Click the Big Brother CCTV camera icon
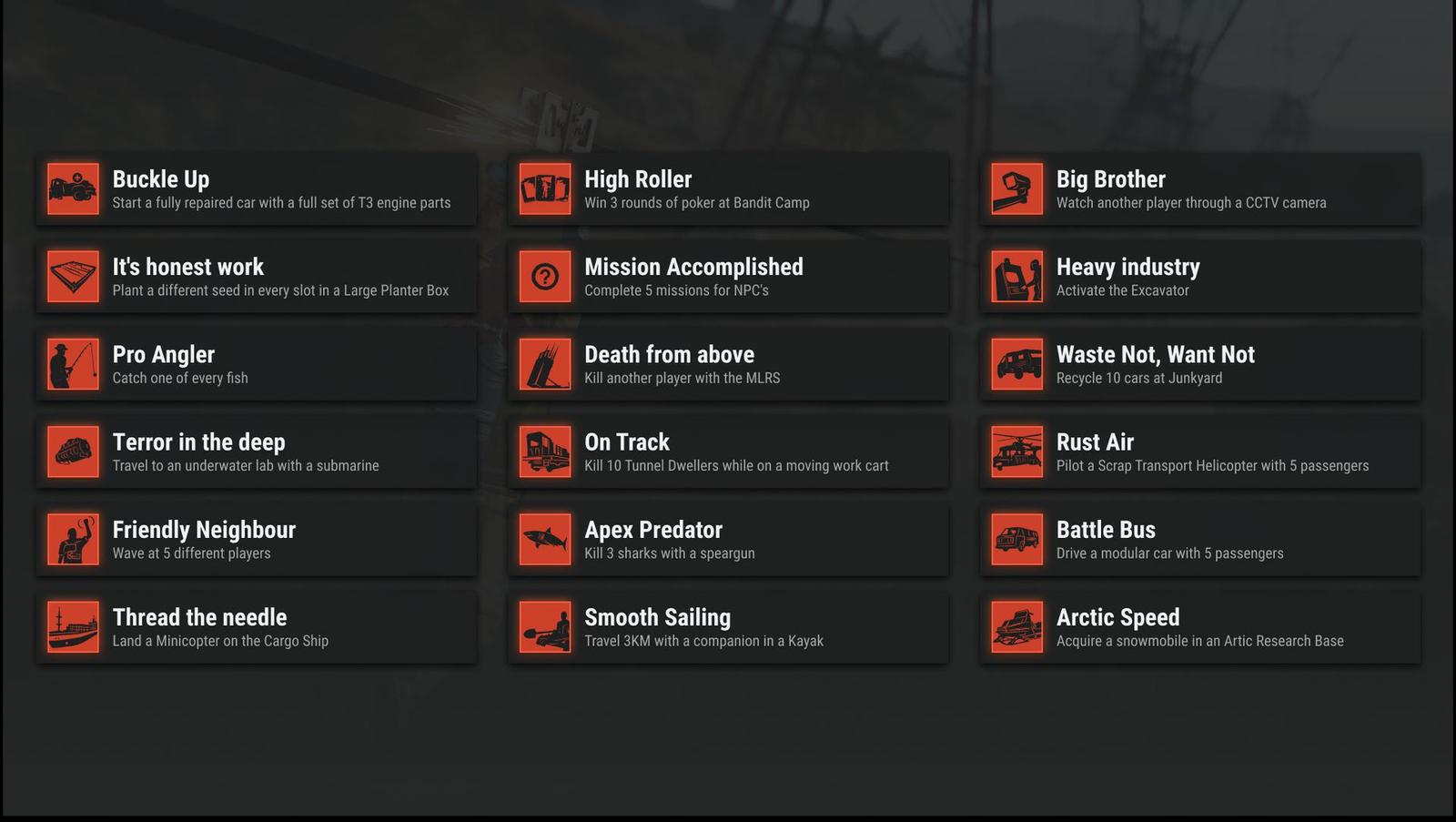 pyautogui.click(x=1016, y=188)
